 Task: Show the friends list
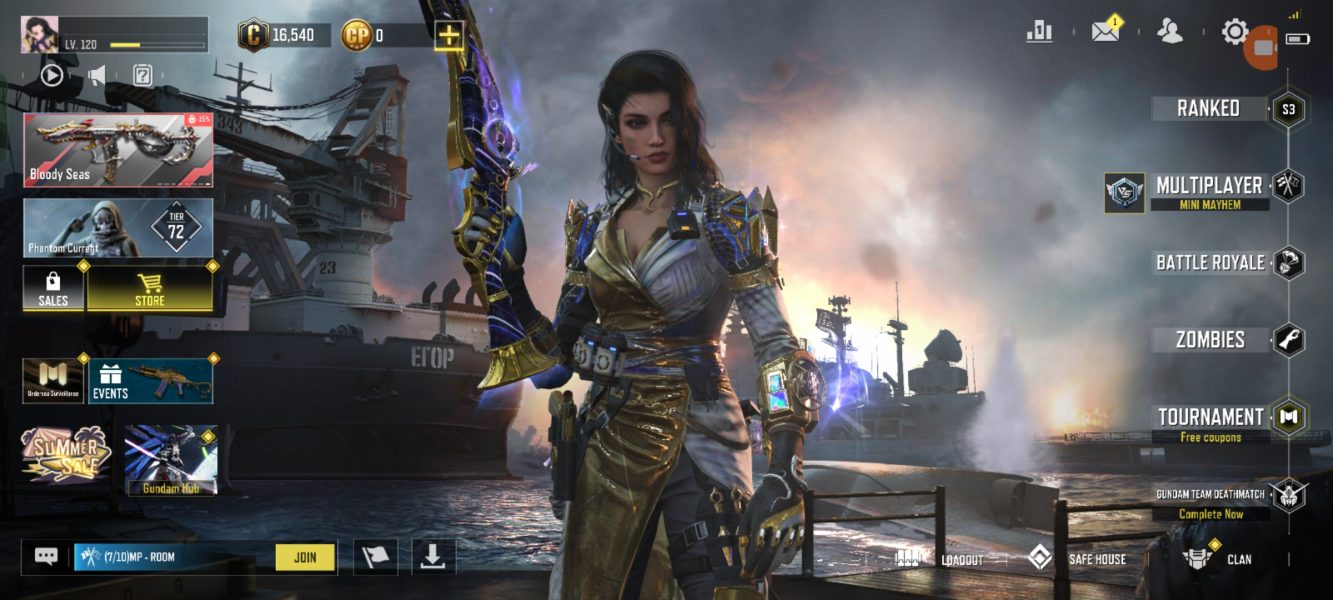[1169, 32]
